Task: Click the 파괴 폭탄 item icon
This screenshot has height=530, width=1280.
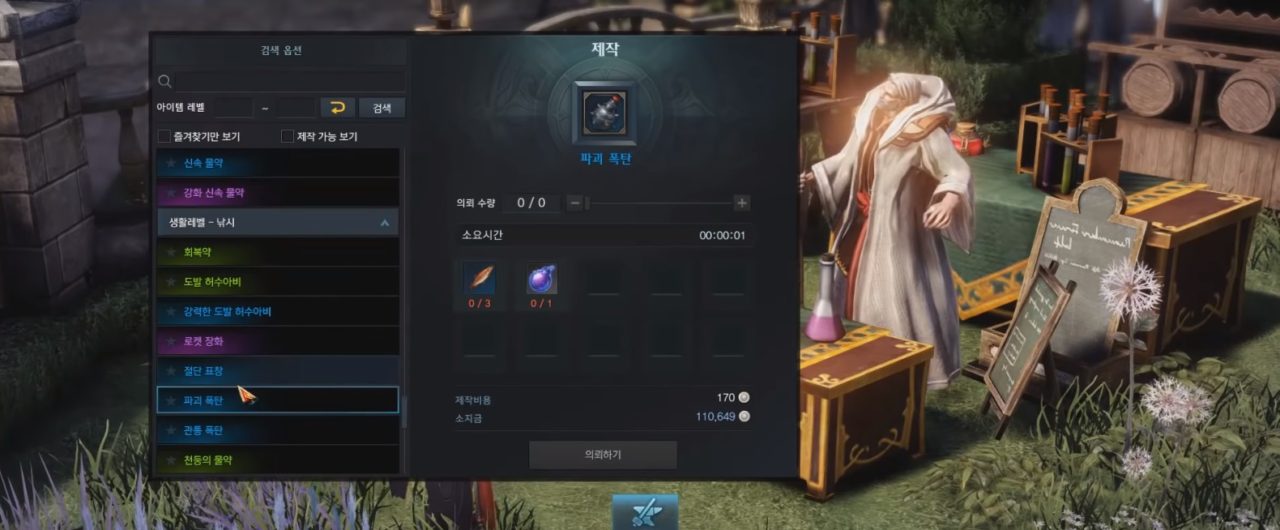Action: [604, 113]
